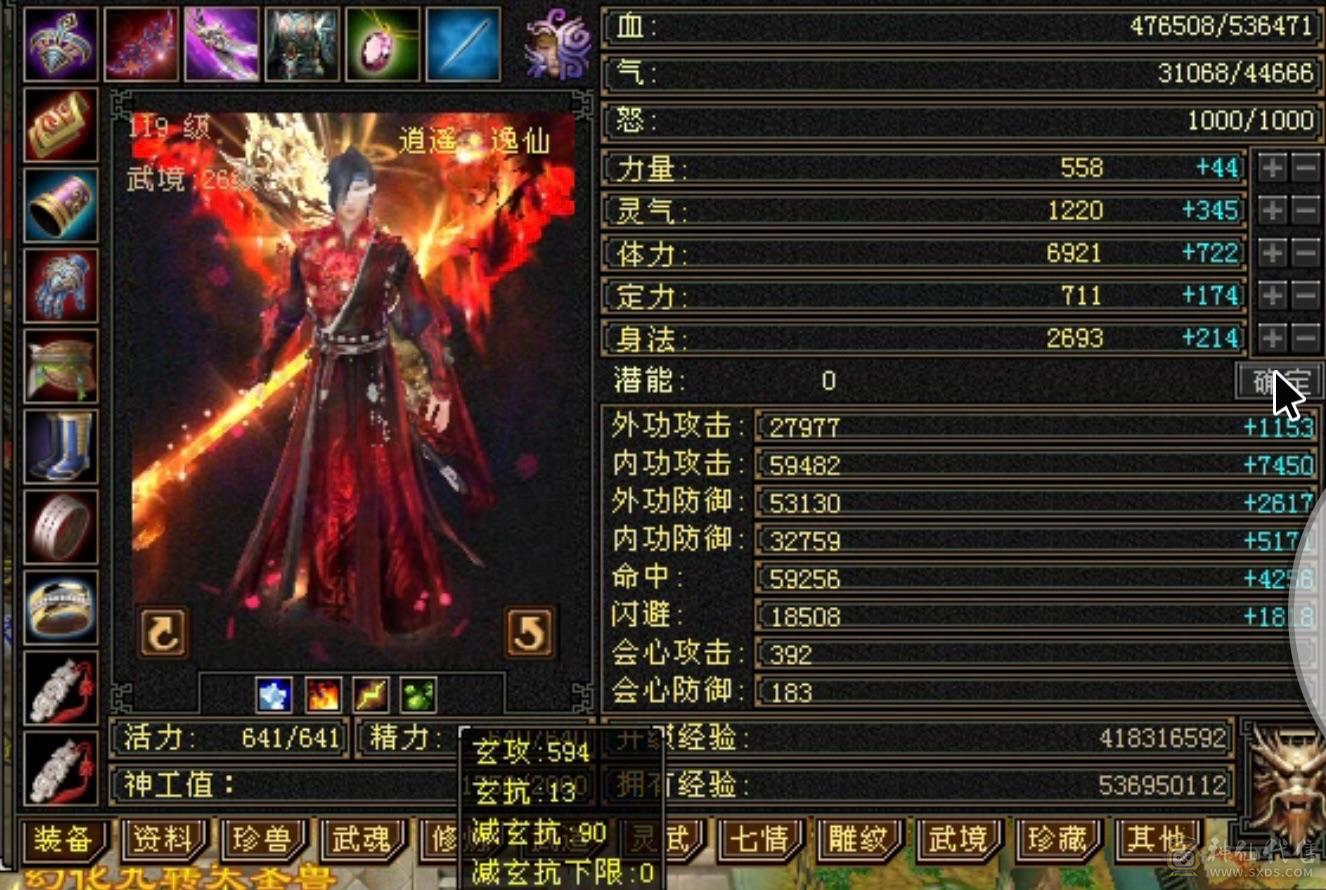
Task: Click the blue armor equipment slot
Action: (x=303, y=44)
